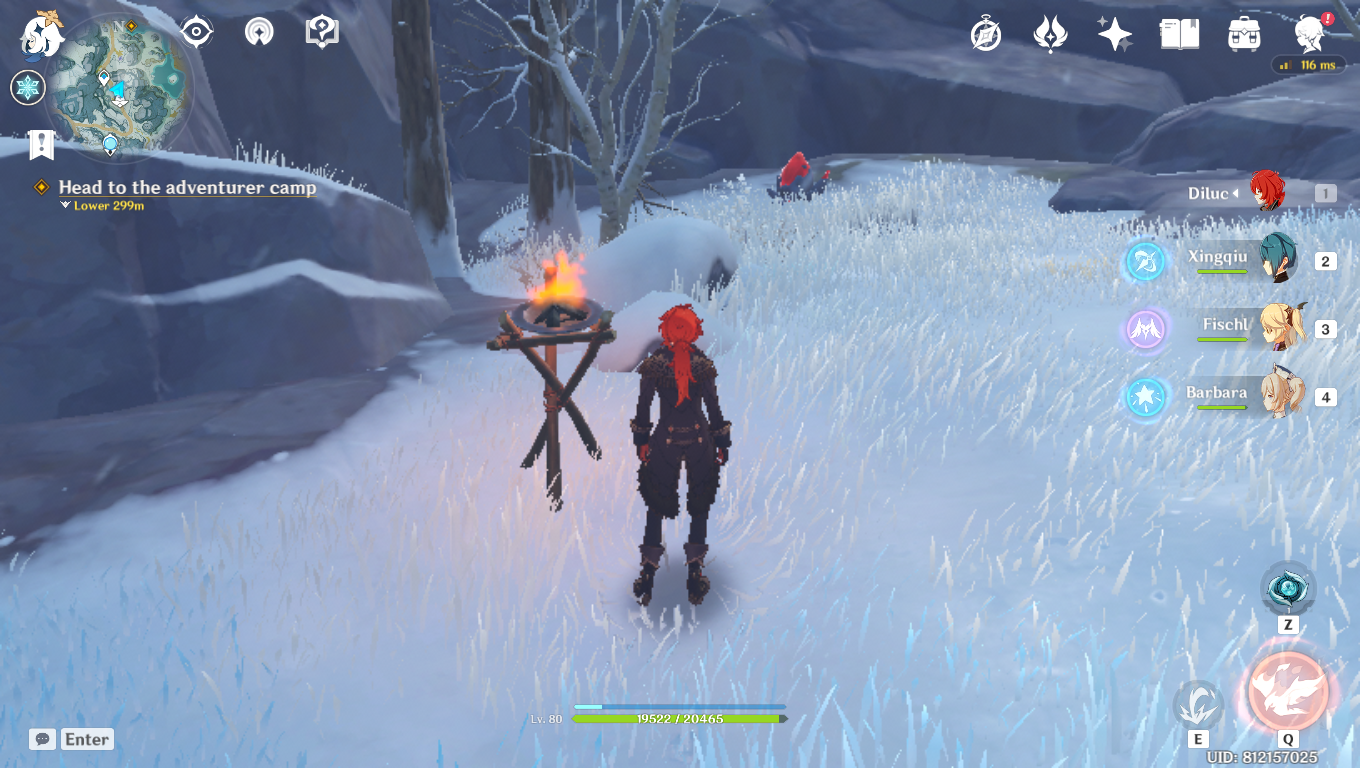The width and height of the screenshot is (1360, 768).
Task: Open the tutorial guide question-mark icon
Action: 320,31
